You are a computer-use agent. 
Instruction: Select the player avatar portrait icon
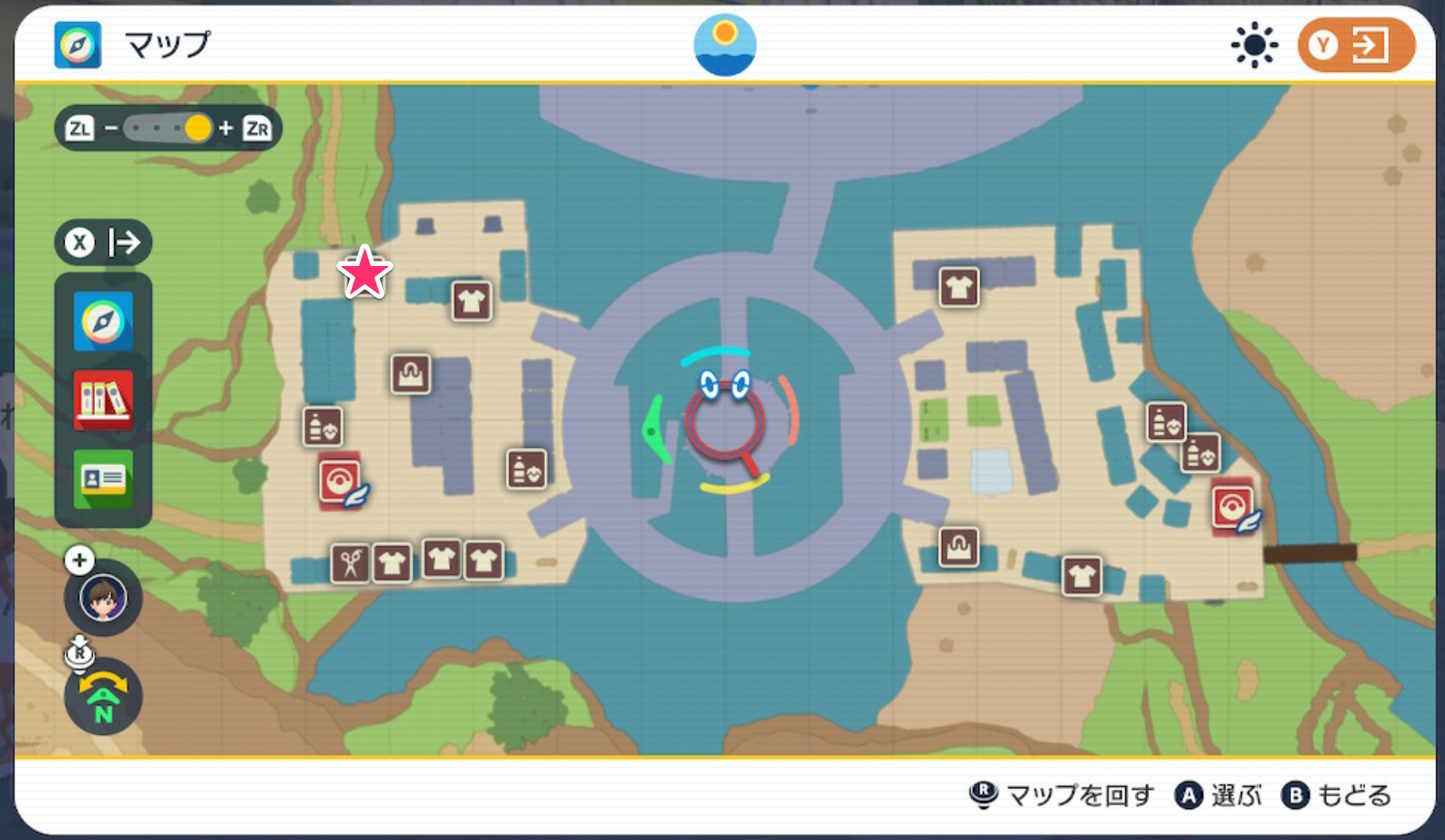click(x=103, y=598)
